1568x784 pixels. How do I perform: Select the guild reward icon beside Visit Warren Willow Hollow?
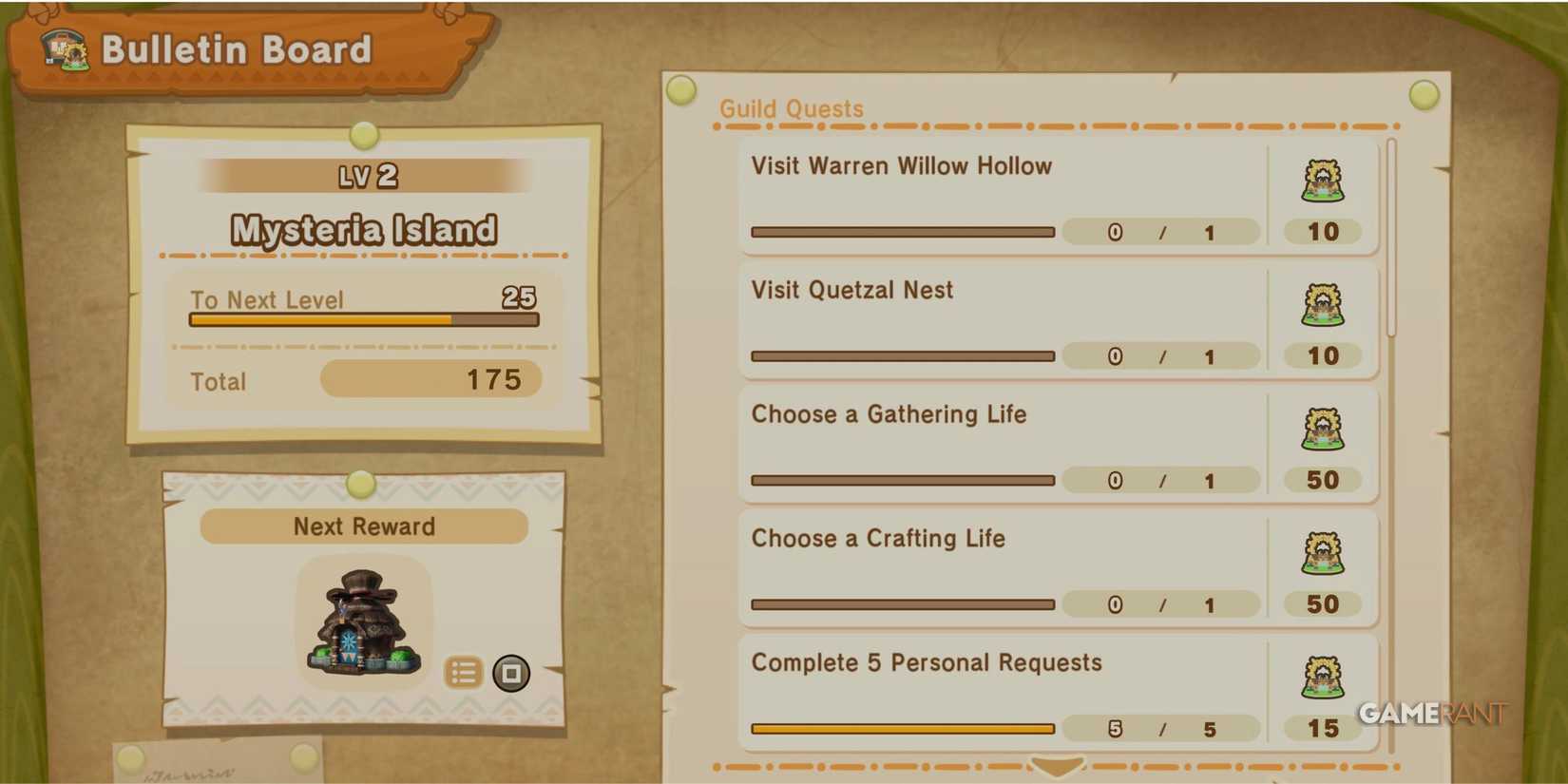pyautogui.click(x=1323, y=181)
